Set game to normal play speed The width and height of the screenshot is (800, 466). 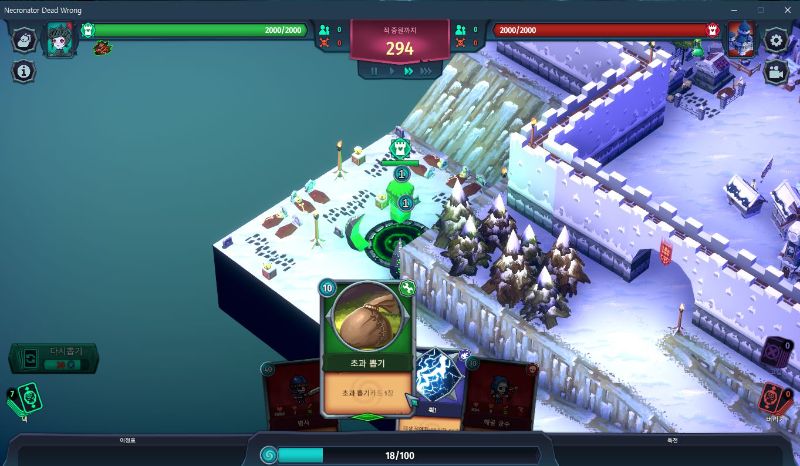(x=391, y=71)
